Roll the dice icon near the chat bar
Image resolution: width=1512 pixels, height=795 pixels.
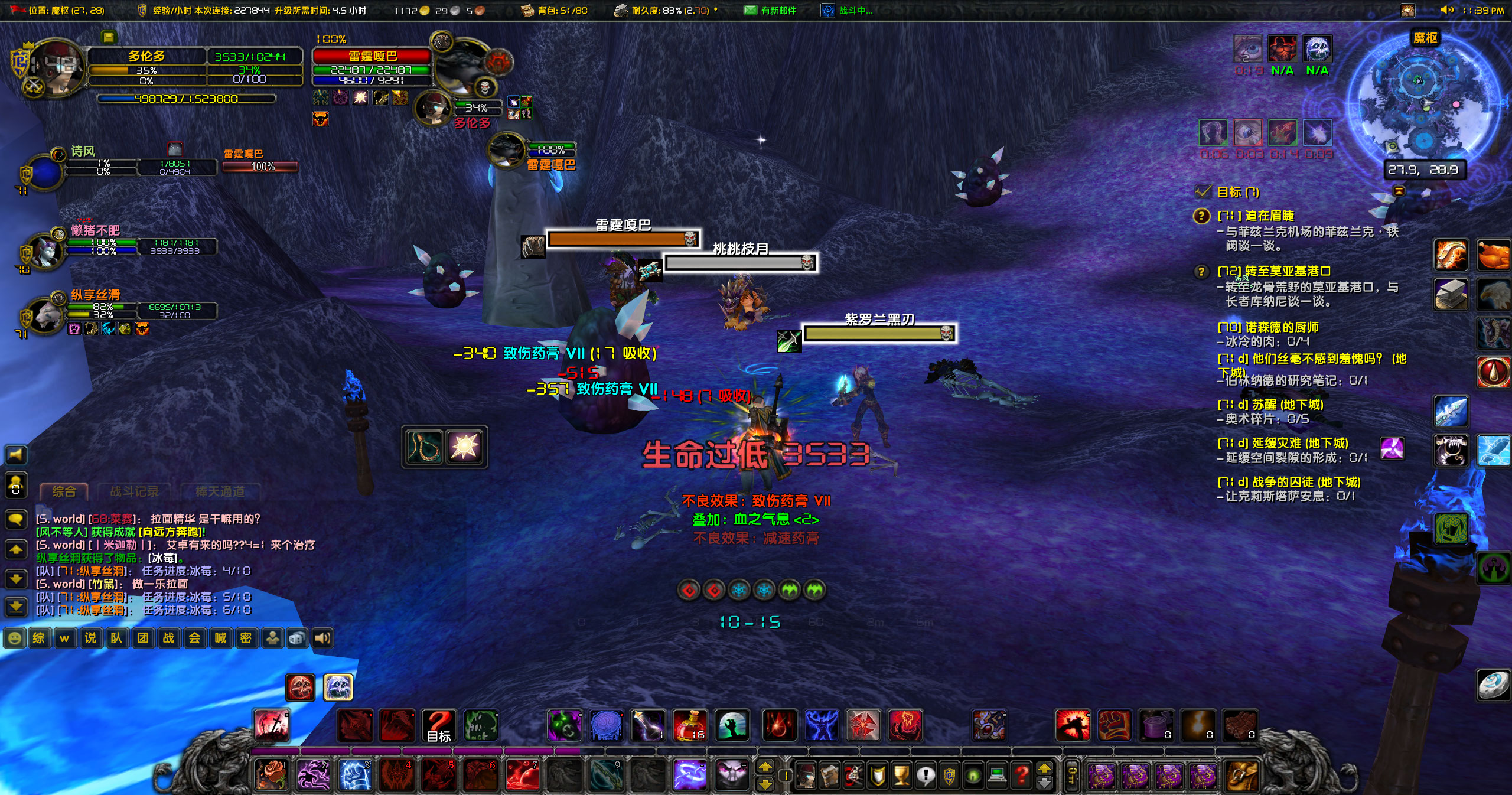point(297,639)
